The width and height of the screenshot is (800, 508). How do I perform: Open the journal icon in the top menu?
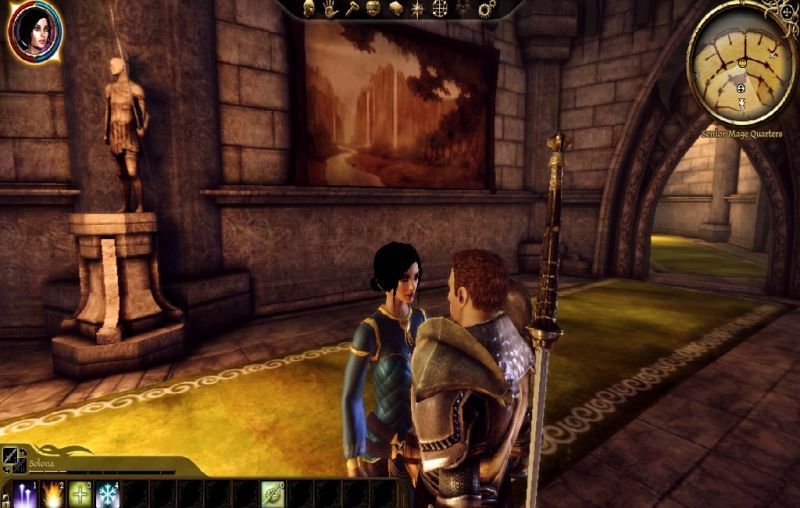click(394, 8)
